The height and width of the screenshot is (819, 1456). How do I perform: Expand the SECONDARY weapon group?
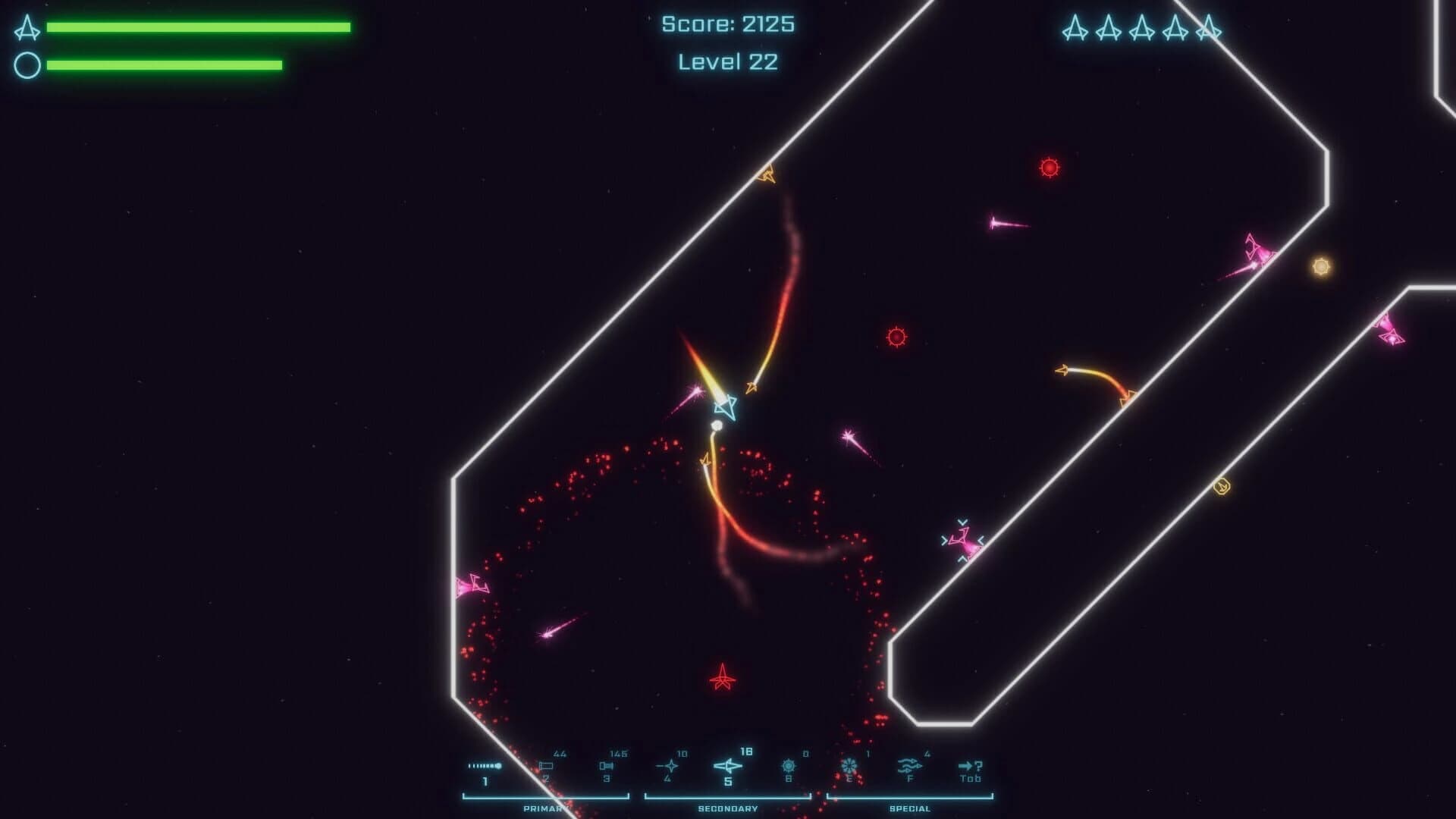coord(726,808)
